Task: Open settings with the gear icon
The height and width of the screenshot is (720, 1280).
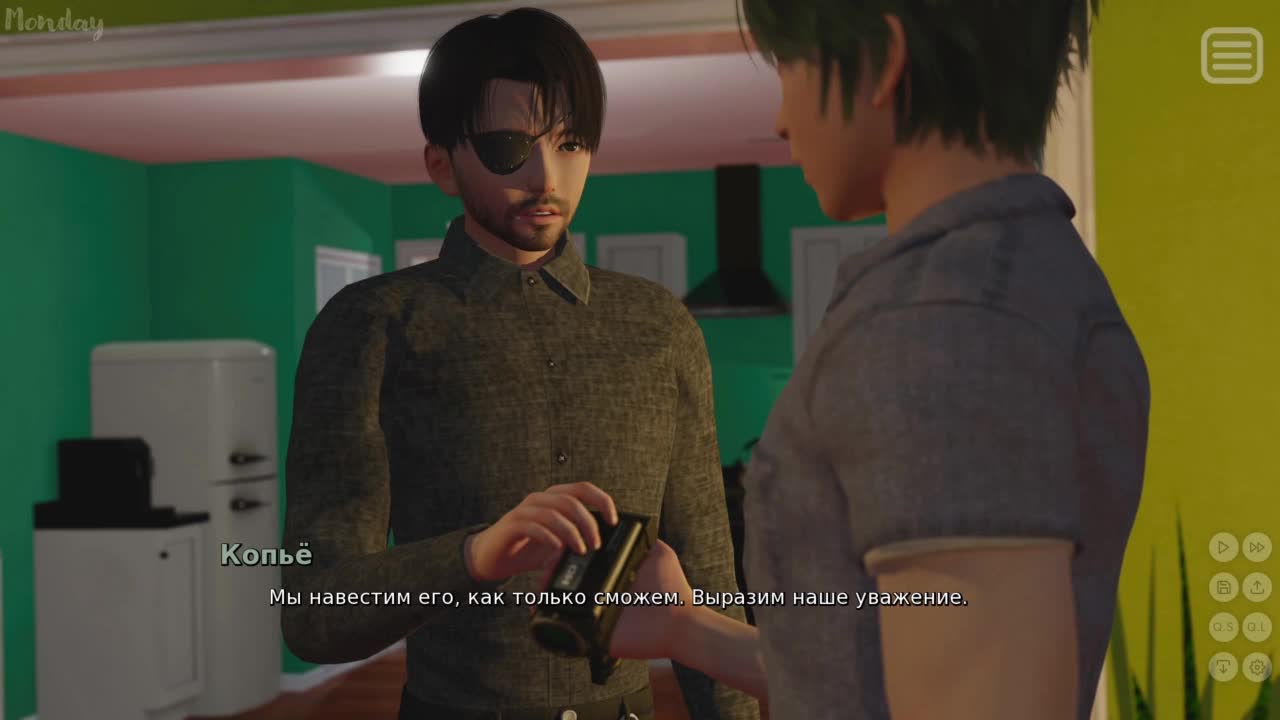Action: [x=1257, y=666]
